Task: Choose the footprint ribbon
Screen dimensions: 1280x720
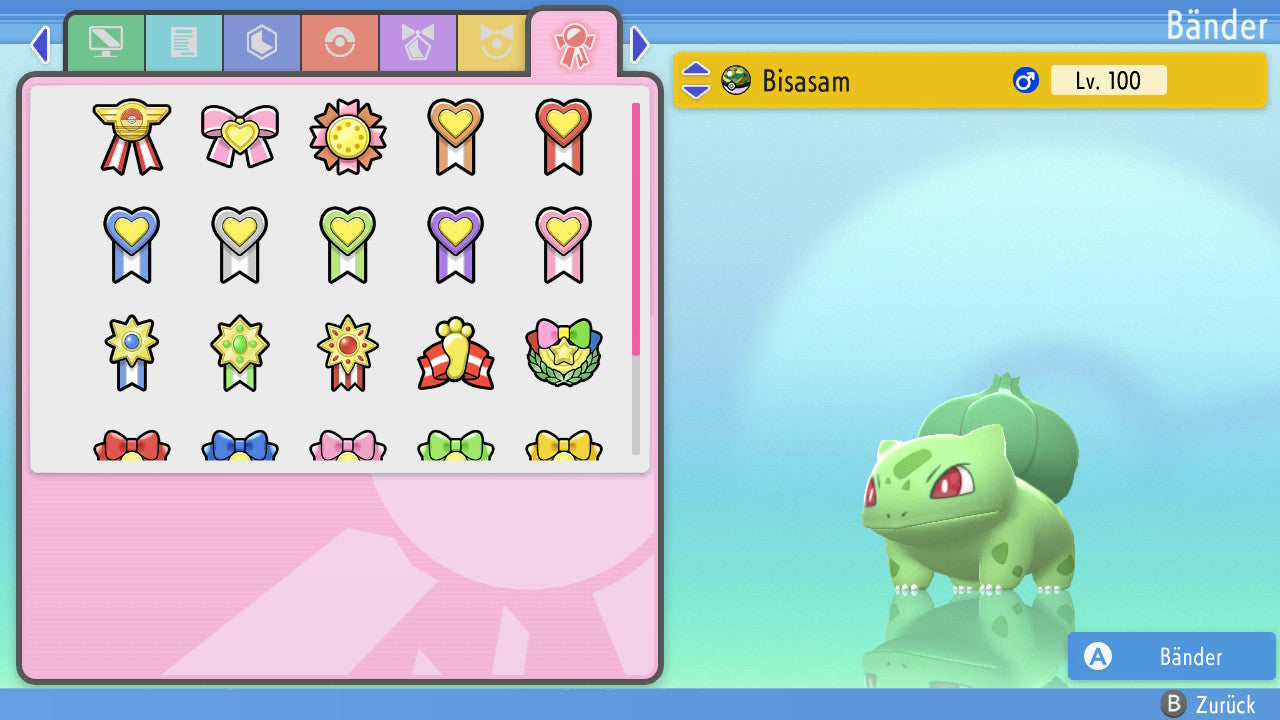Action: pos(456,354)
